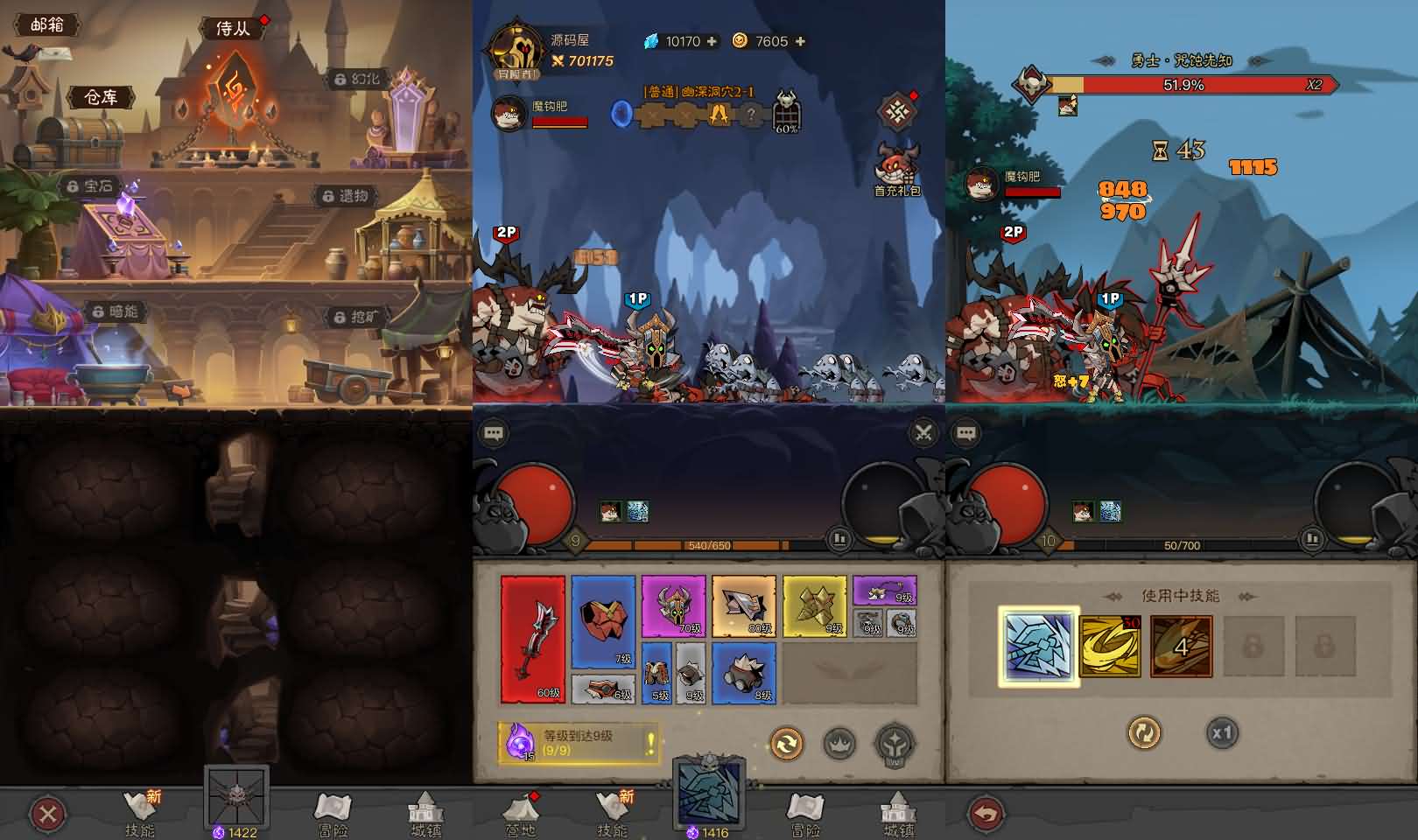Open the 仓库 warehouse chest
Screen dimensions: 1418x840
click(102, 98)
